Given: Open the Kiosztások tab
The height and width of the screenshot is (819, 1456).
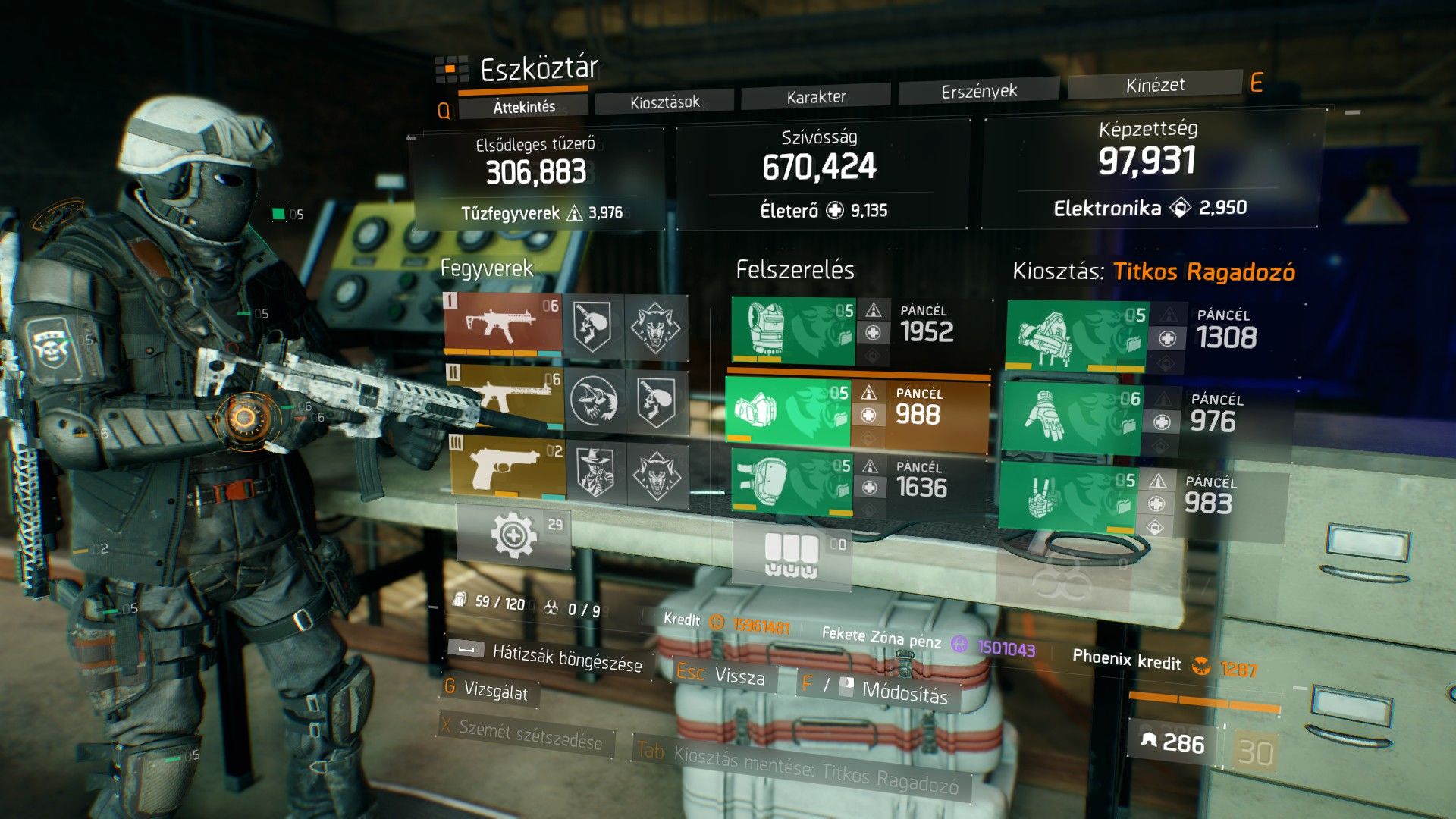Looking at the screenshot, I should pyautogui.click(x=664, y=102).
